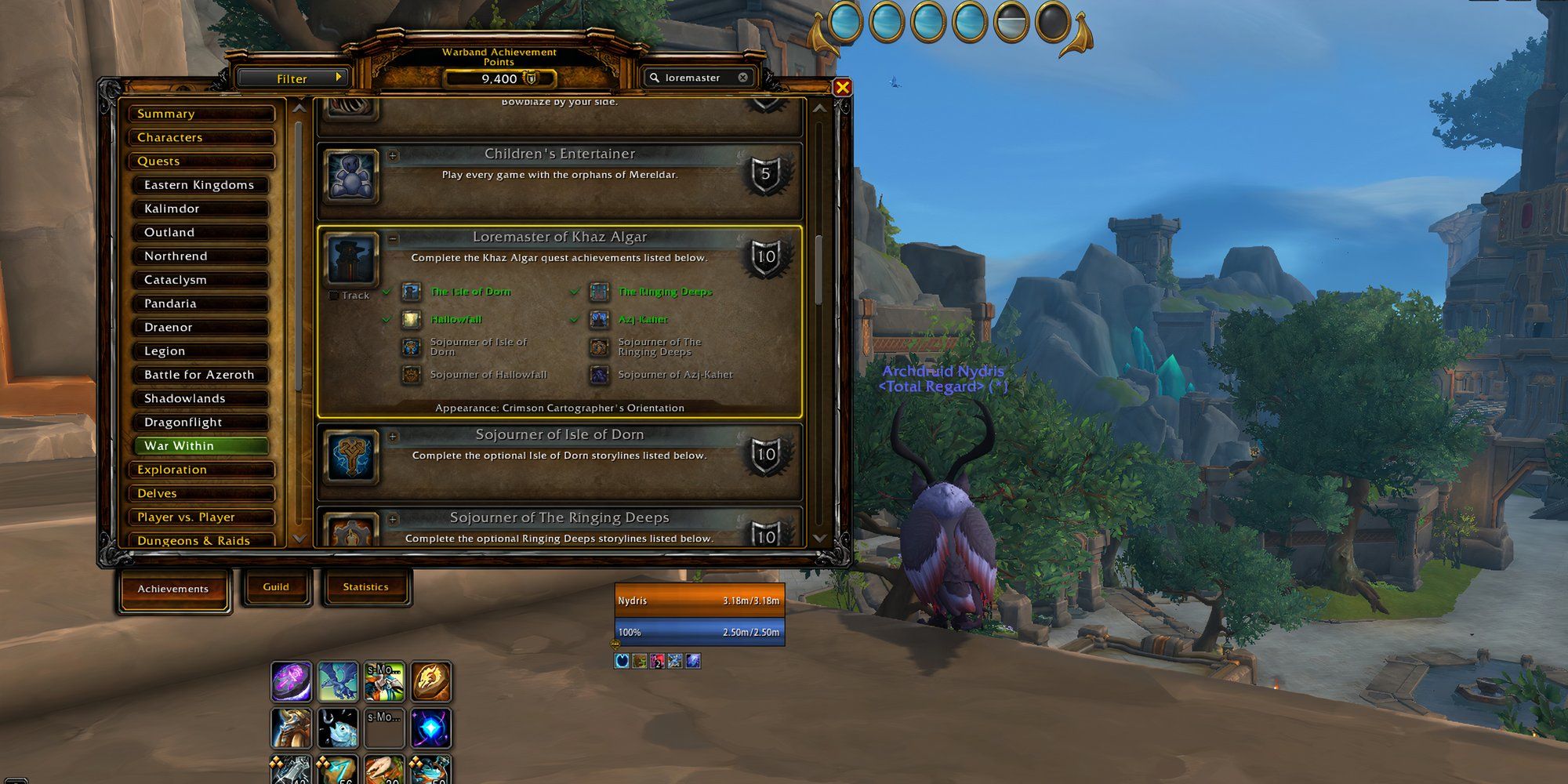
Task: Switch to the Guild tab
Action: click(x=276, y=586)
